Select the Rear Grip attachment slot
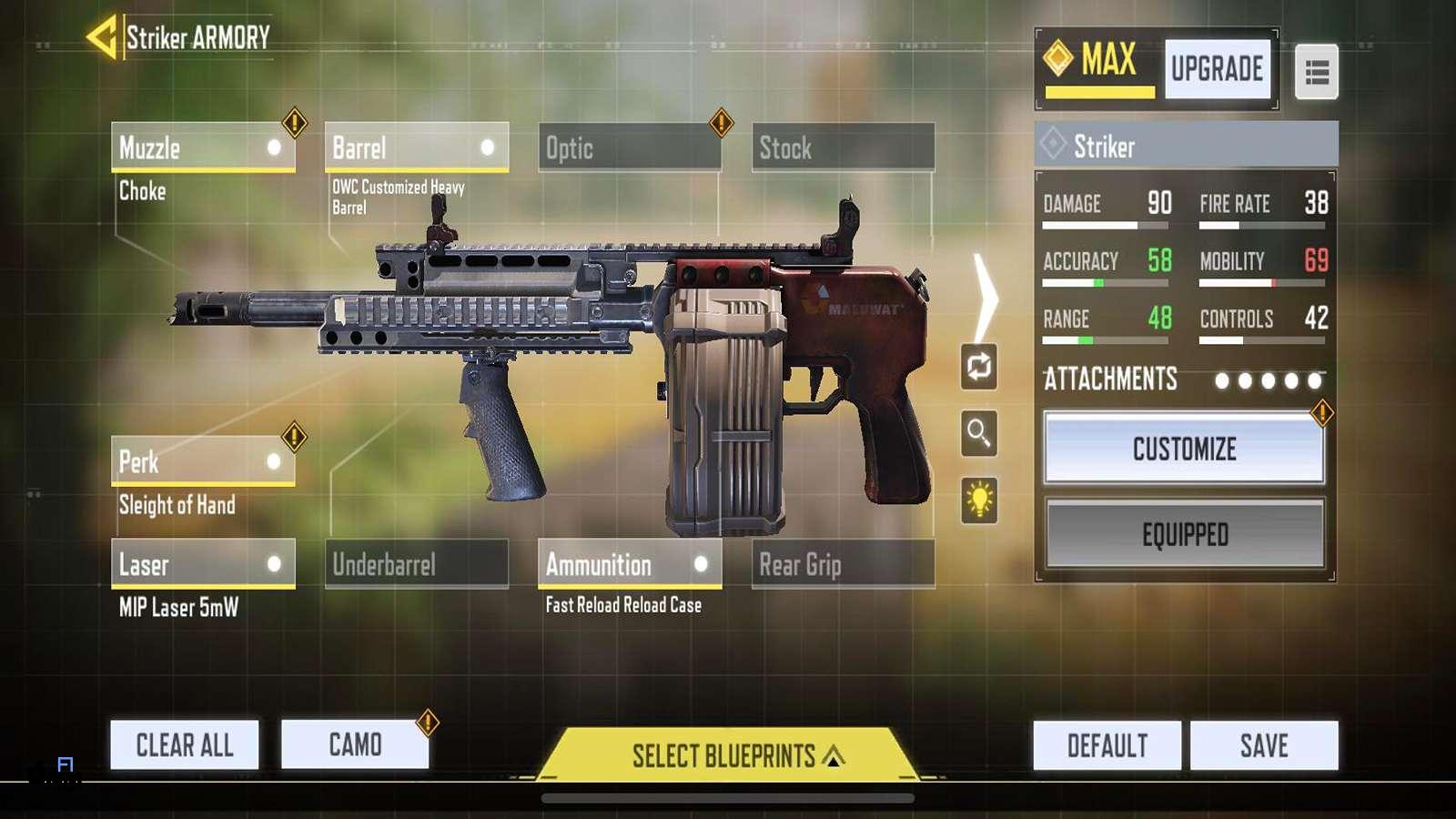1456x819 pixels. (x=843, y=564)
